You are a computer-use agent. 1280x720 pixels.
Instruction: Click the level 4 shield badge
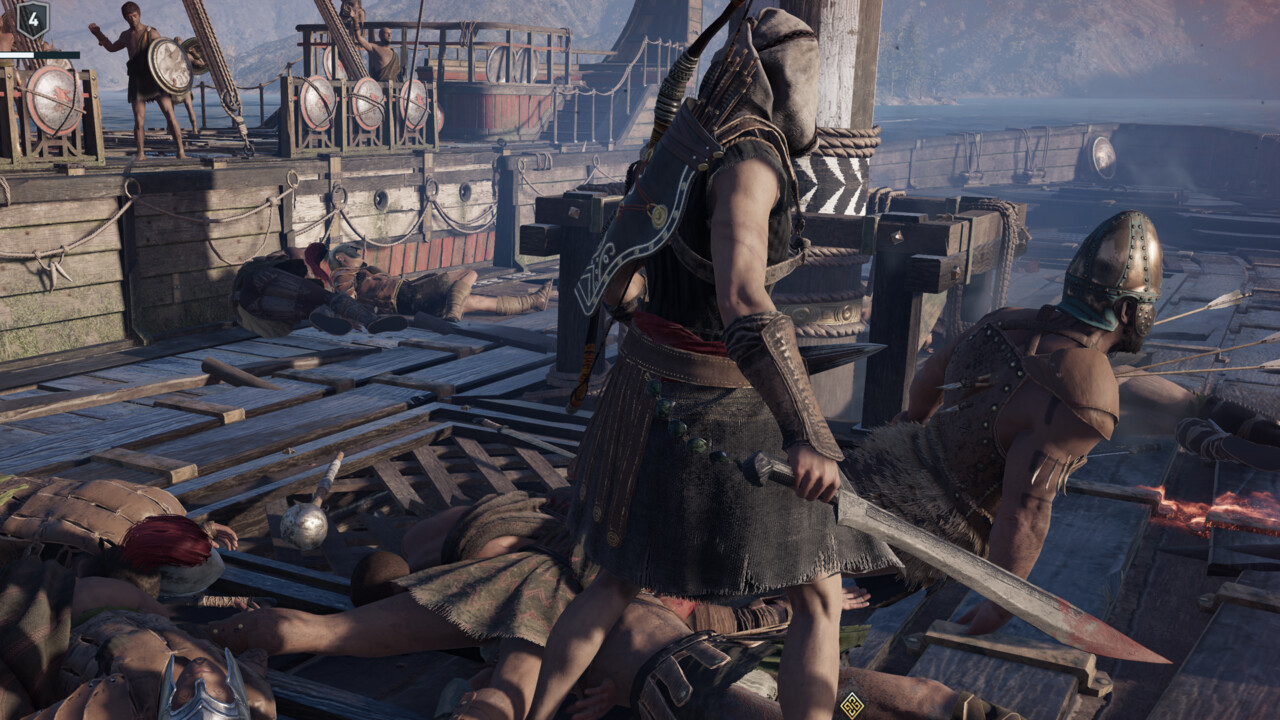tap(33, 20)
